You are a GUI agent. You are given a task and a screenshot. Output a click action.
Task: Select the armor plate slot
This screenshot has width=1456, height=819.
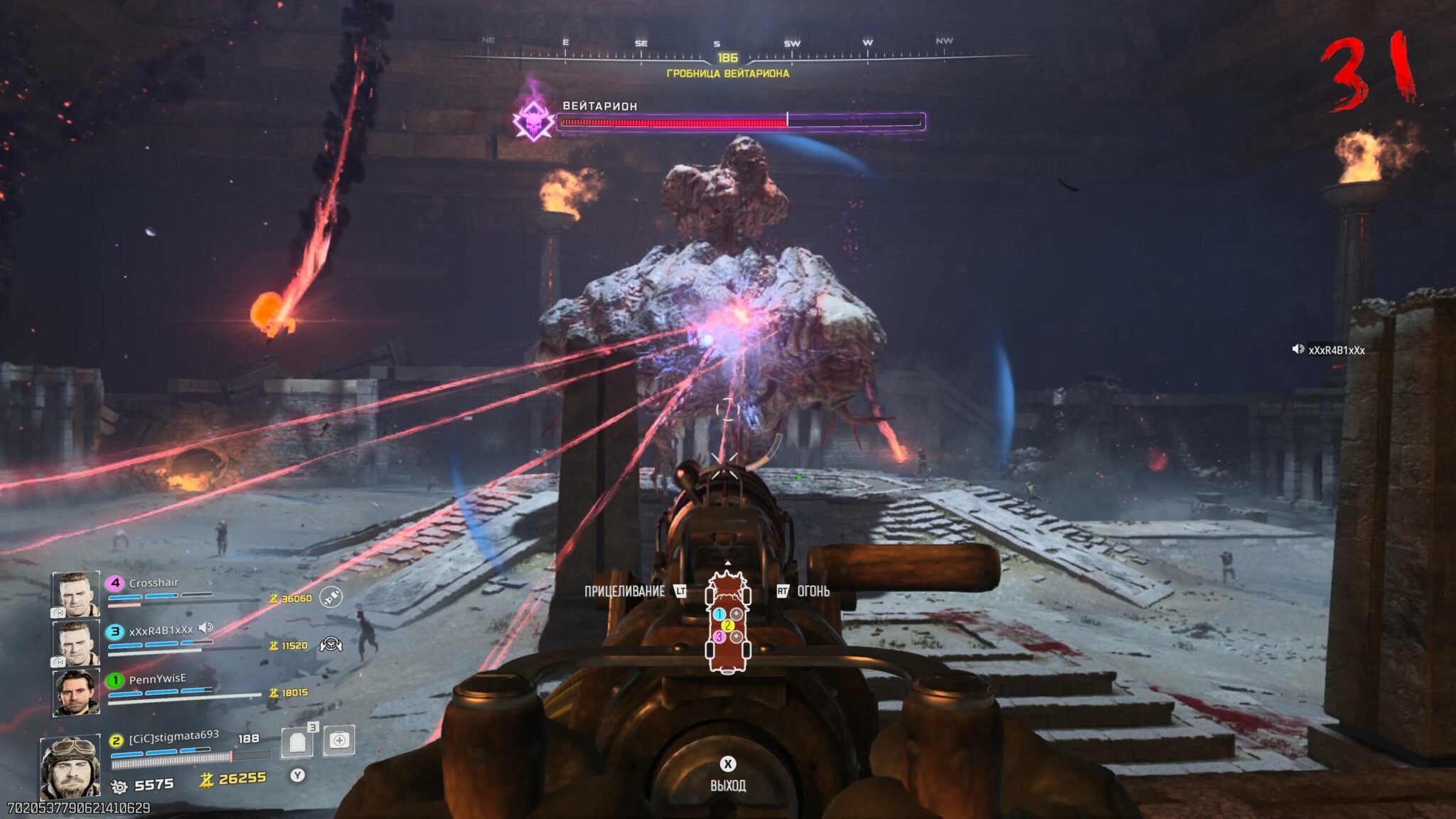pos(298,742)
